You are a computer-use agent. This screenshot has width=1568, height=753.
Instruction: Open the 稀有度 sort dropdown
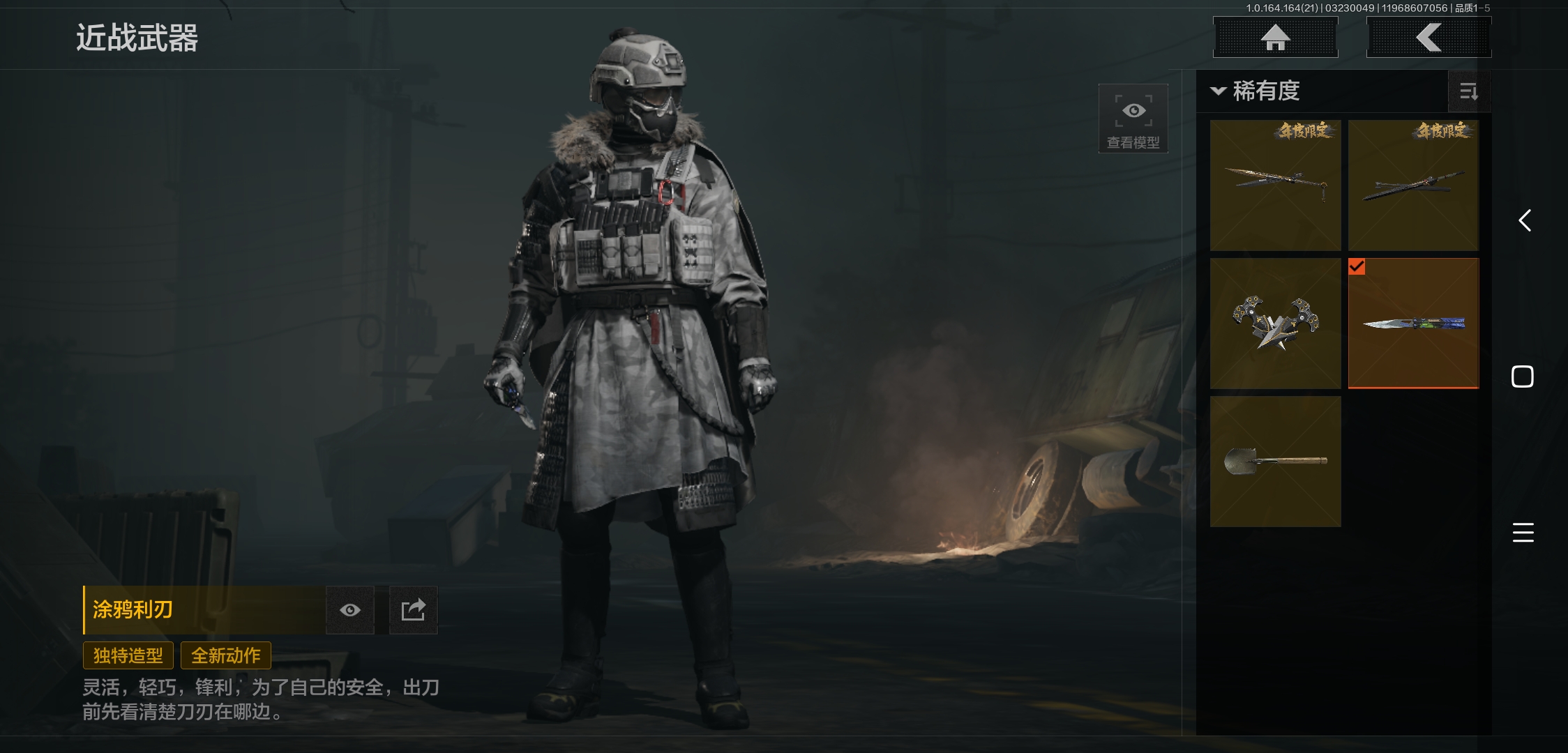pyautogui.click(x=1256, y=91)
